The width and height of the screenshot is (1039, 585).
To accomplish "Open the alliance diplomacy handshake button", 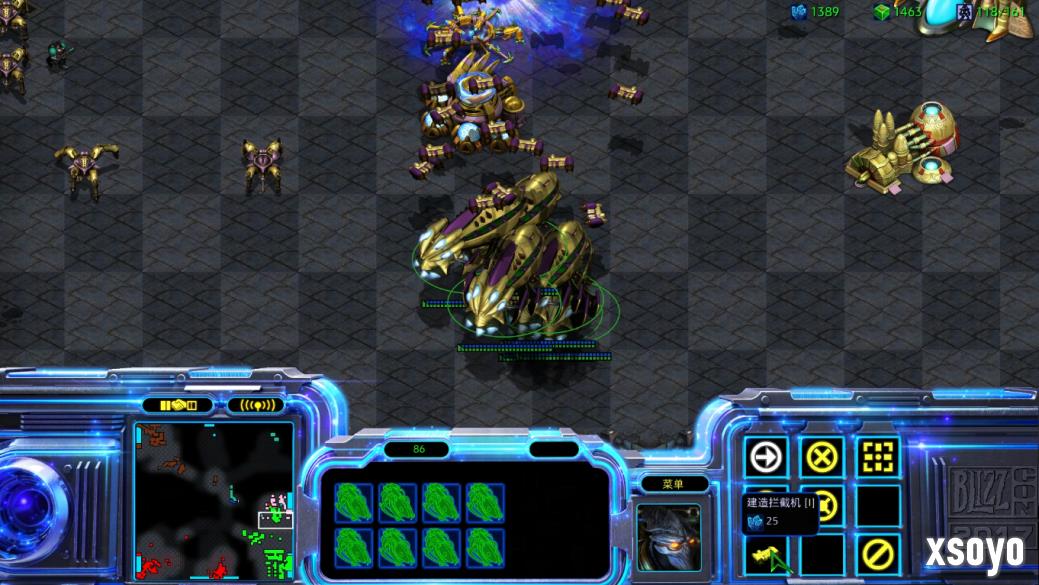I will click(x=177, y=405).
